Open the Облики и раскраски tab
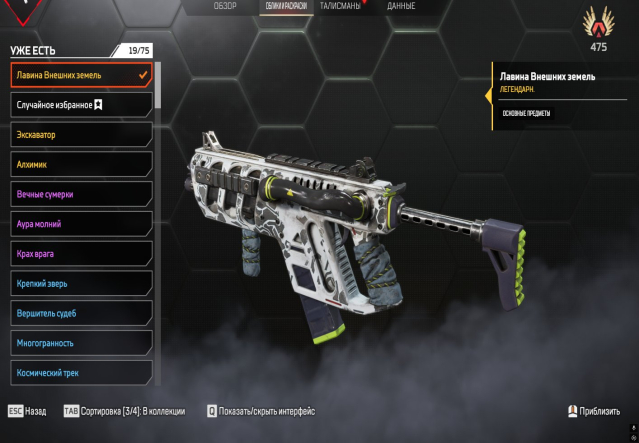The image size is (639, 443). (x=284, y=7)
